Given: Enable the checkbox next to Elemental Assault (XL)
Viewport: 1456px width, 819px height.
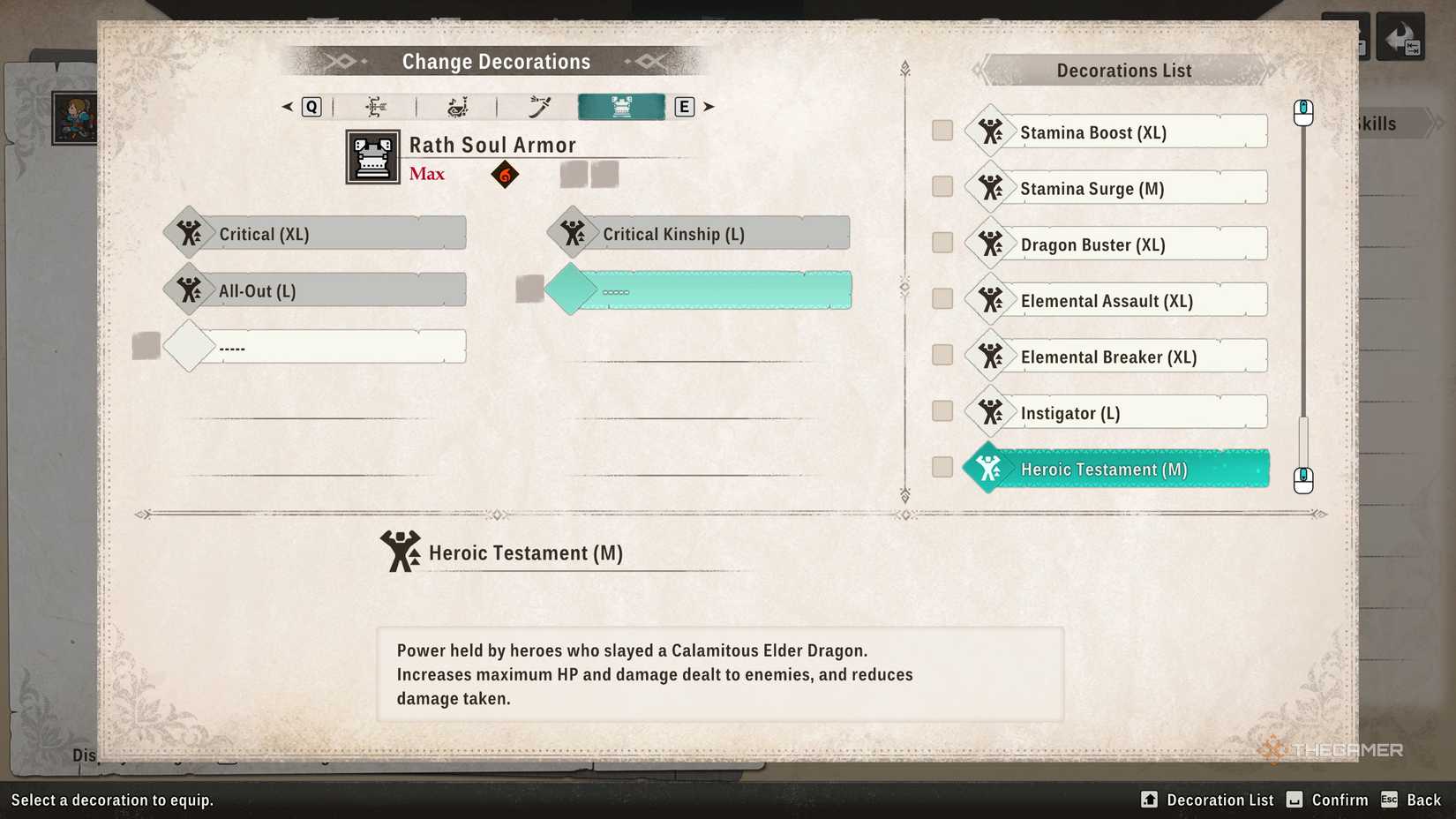Looking at the screenshot, I should pyautogui.click(x=941, y=298).
